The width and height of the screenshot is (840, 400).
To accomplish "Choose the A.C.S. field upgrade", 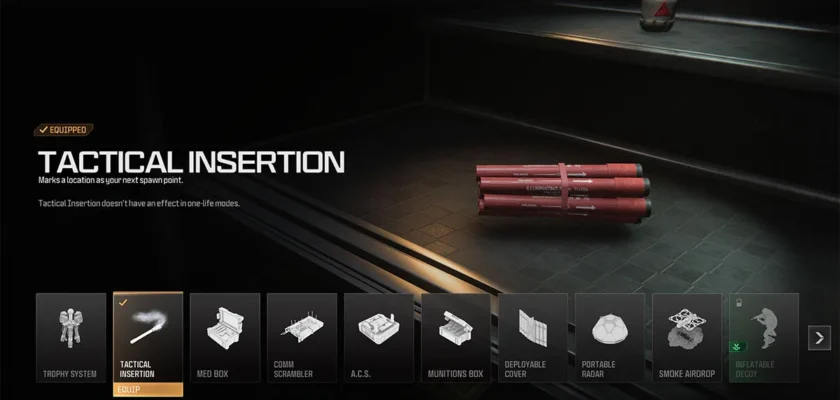I will 379,338.
